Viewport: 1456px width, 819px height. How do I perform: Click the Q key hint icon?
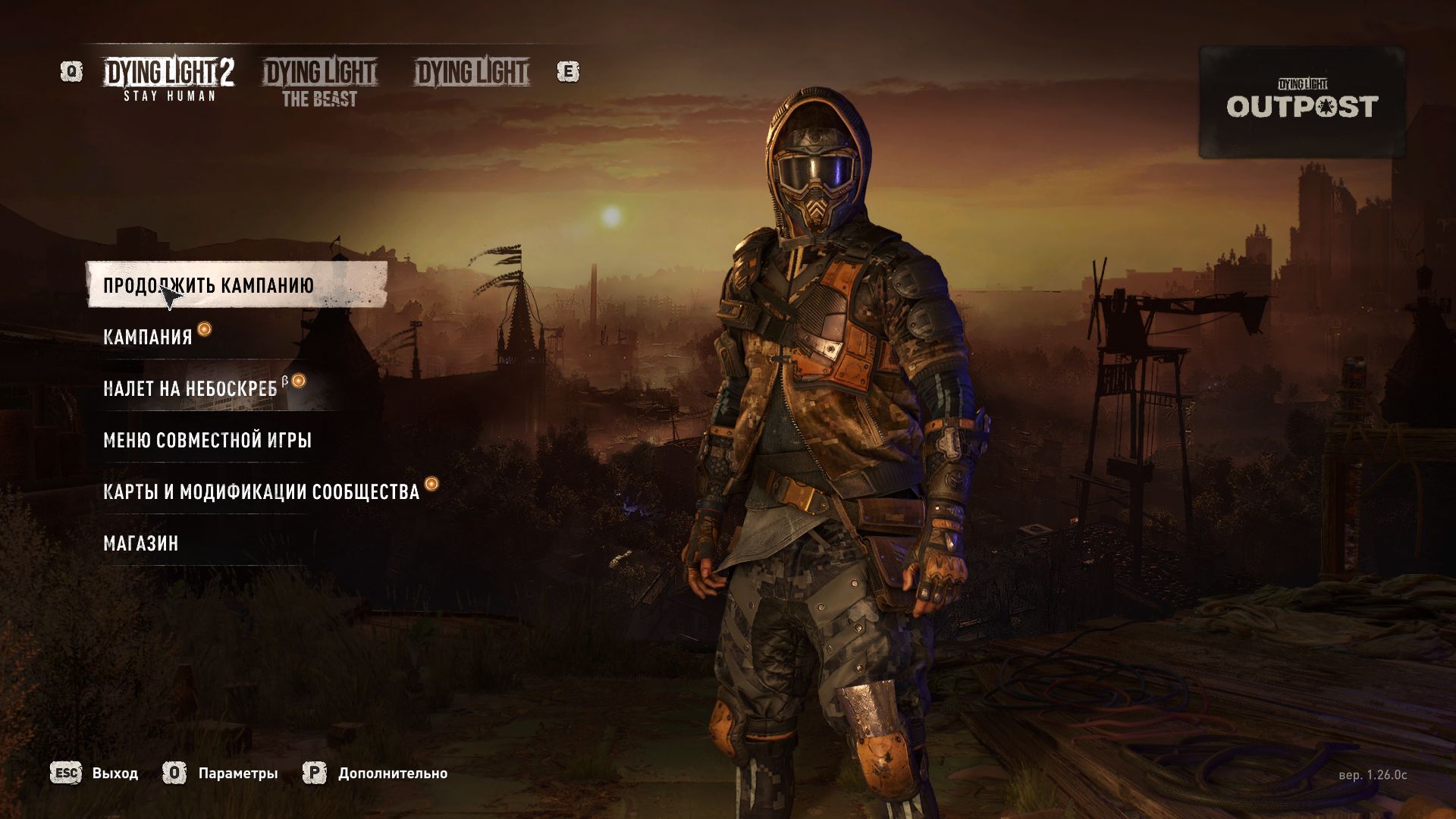71,72
